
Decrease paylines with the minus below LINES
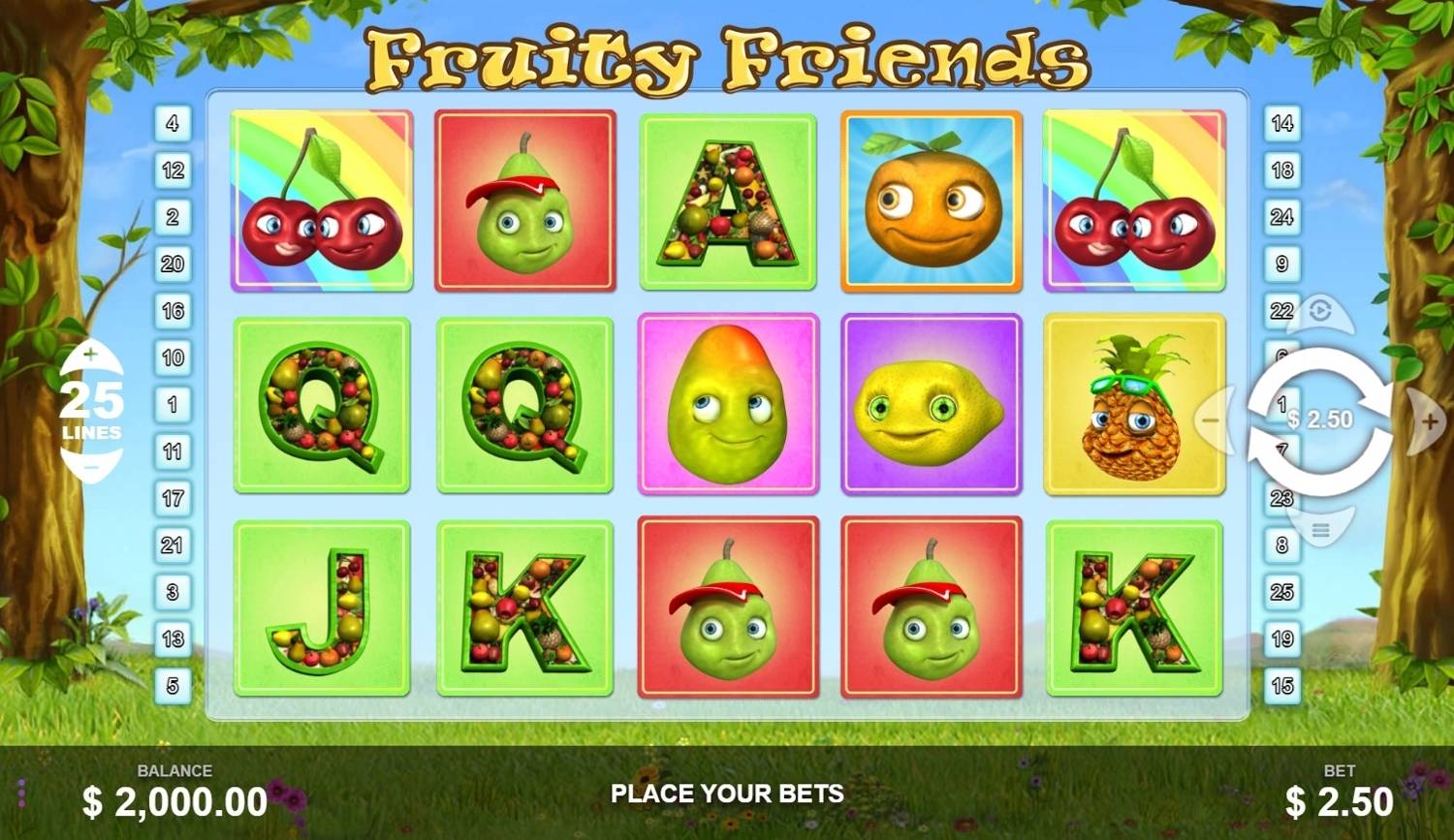(92, 468)
